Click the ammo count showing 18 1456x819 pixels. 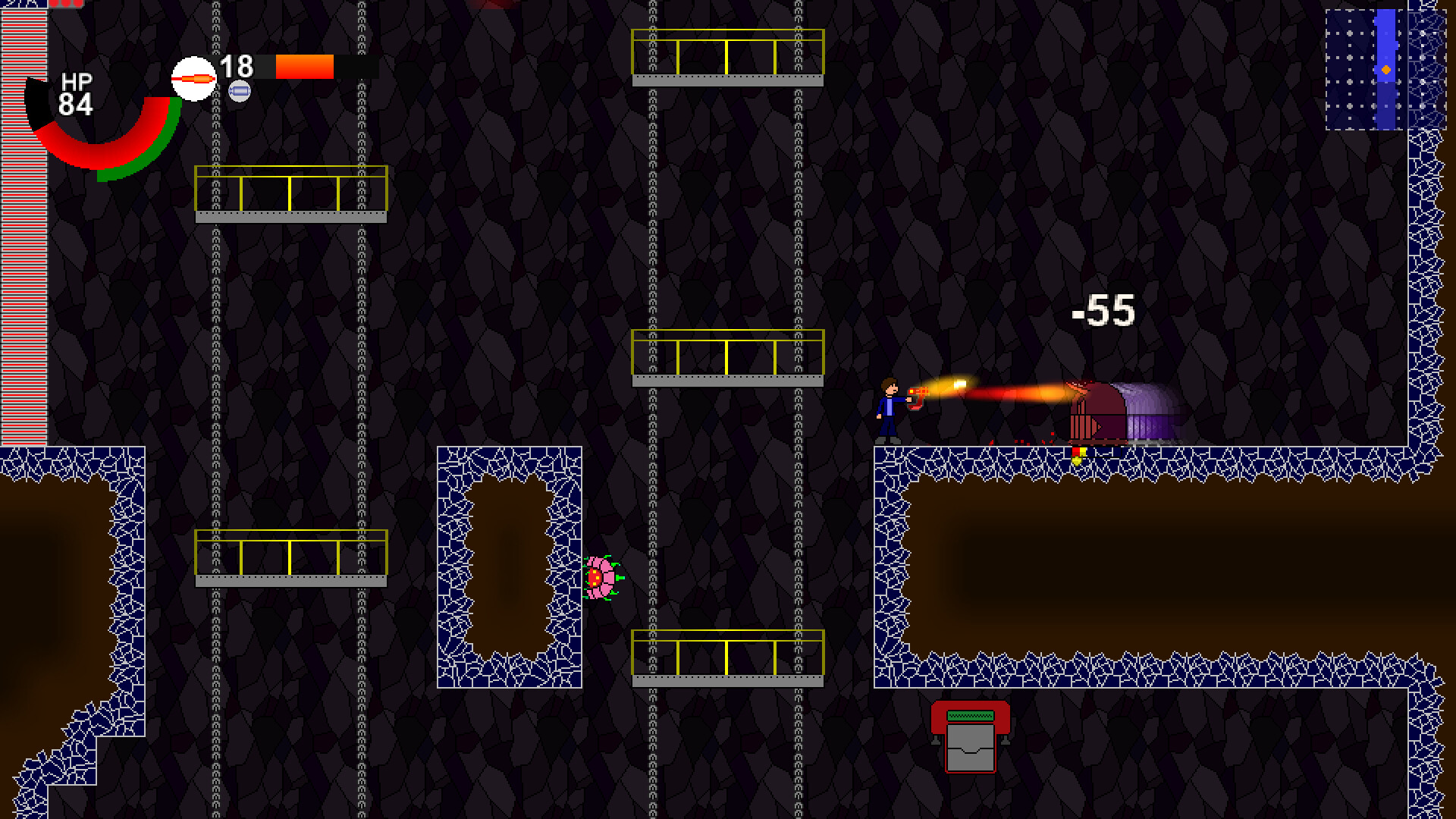click(x=236, y=67)
